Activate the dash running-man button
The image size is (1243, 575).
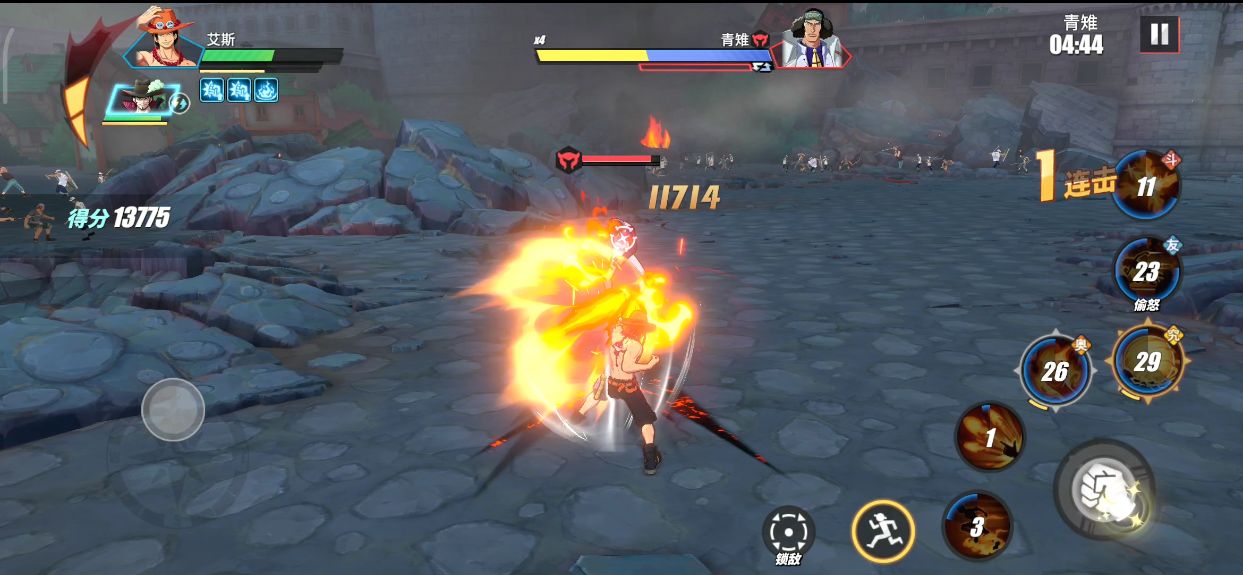coord(883,528)
